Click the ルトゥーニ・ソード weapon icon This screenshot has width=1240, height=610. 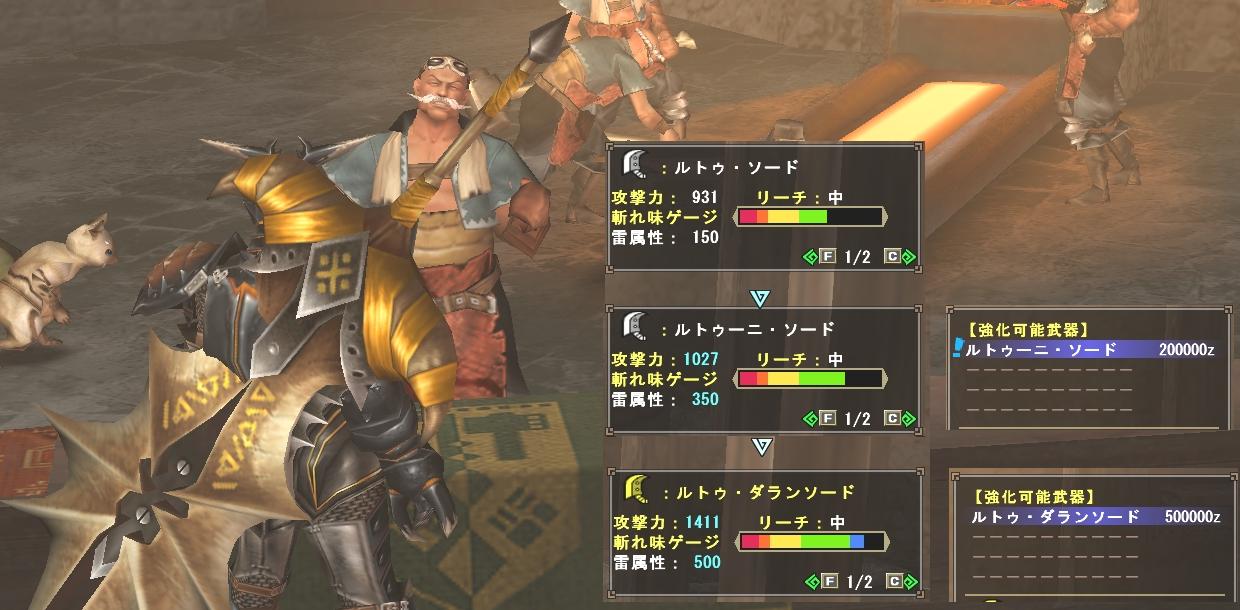634,326
